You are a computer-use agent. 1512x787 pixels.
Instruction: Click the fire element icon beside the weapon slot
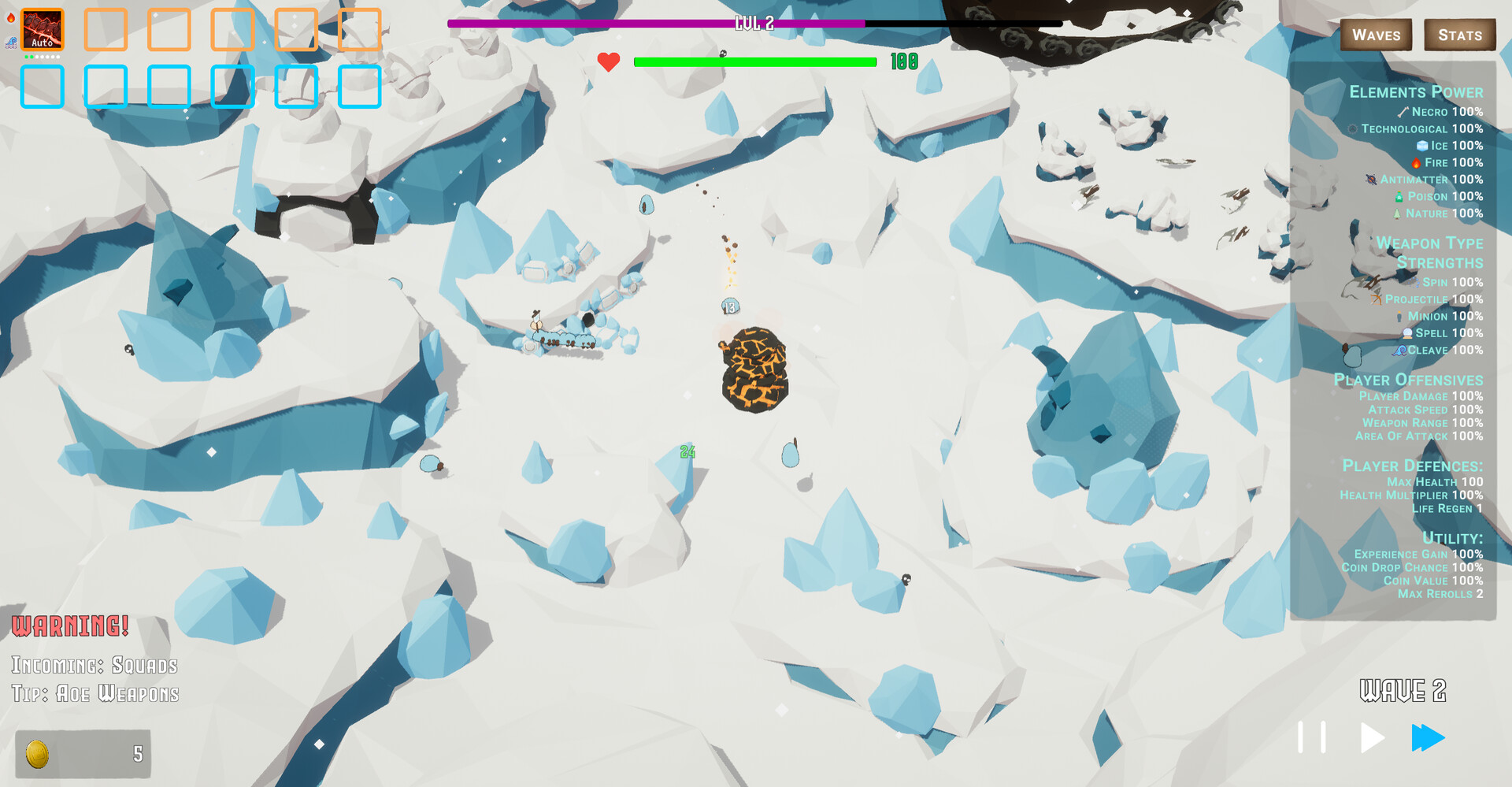coord(11,17)
